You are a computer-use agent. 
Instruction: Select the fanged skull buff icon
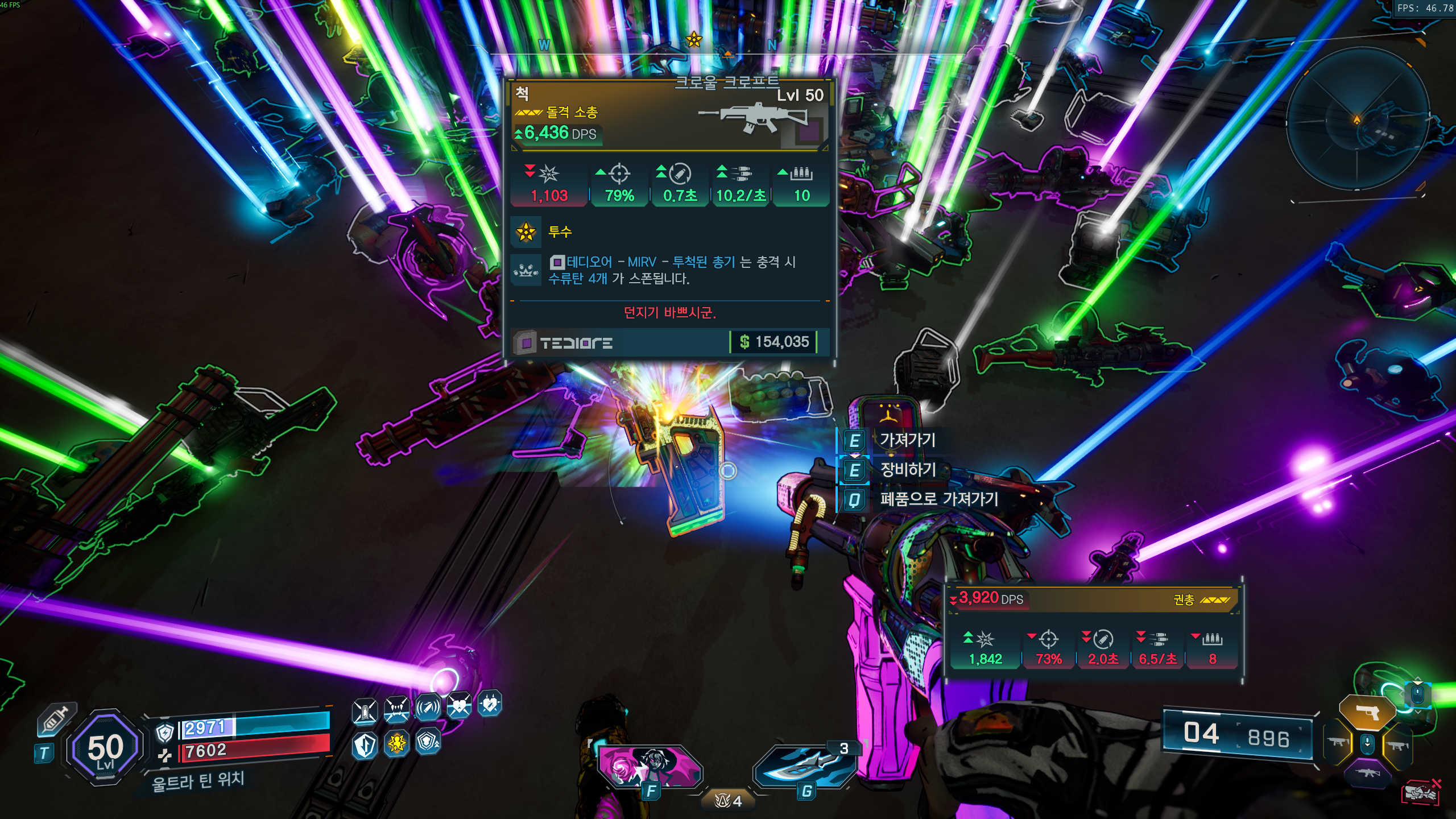pyautogui.click(x=396, y=709)
